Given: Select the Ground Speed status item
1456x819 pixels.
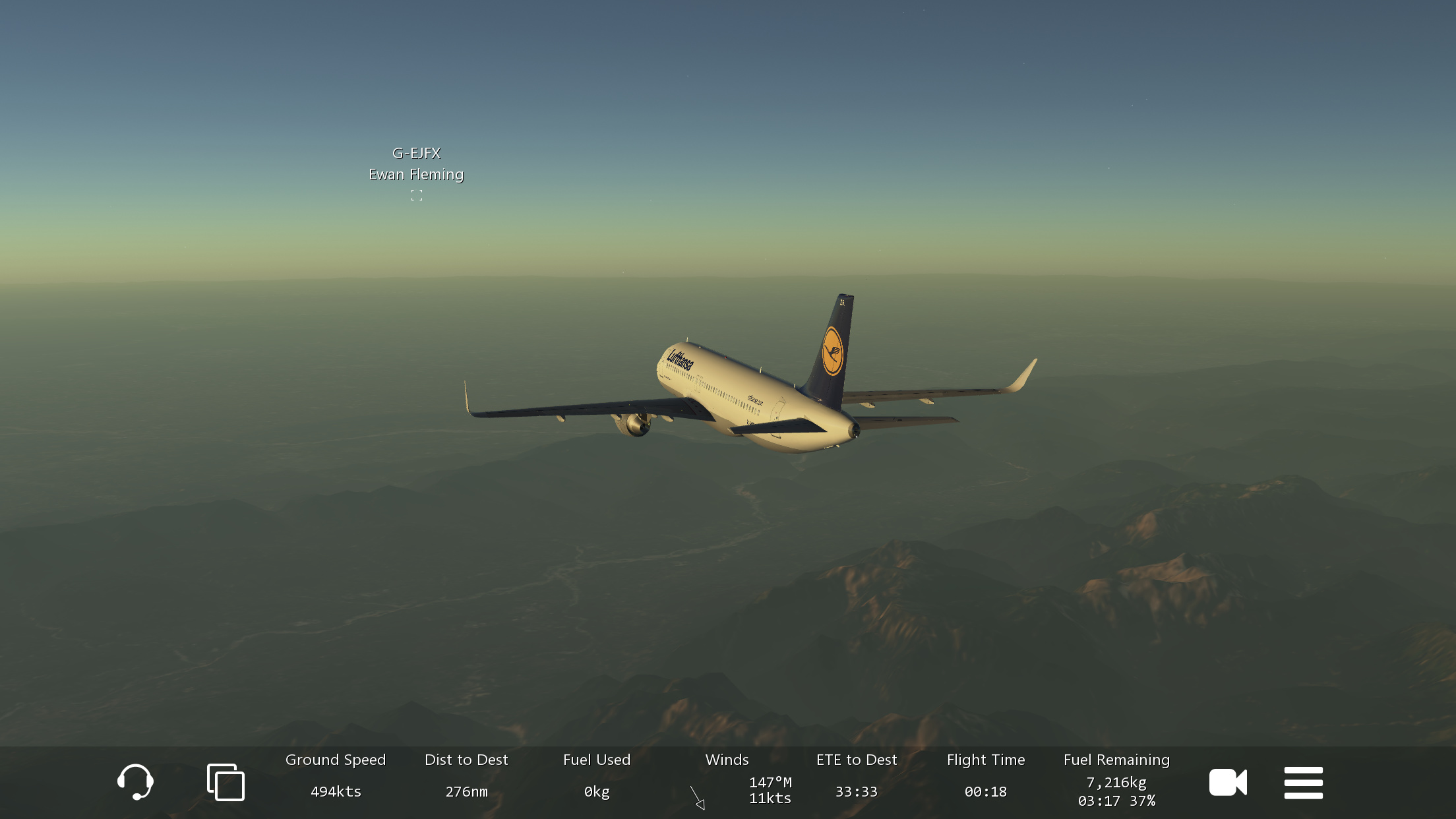Looking at the screenshot, I should coord(336,776).
